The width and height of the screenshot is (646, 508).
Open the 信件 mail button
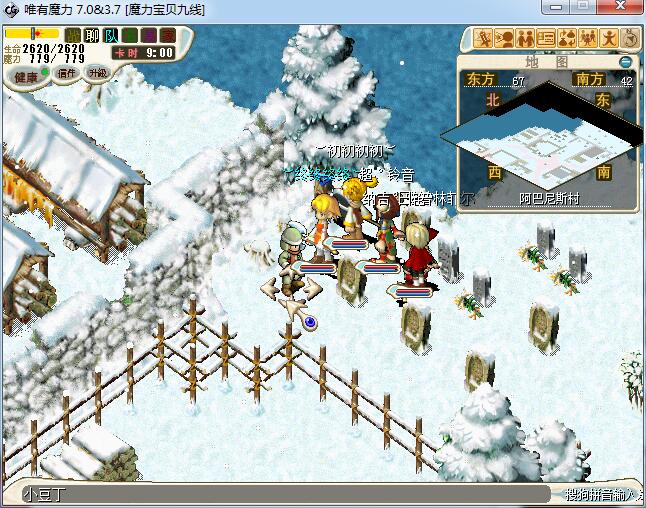tap(68, 73)
